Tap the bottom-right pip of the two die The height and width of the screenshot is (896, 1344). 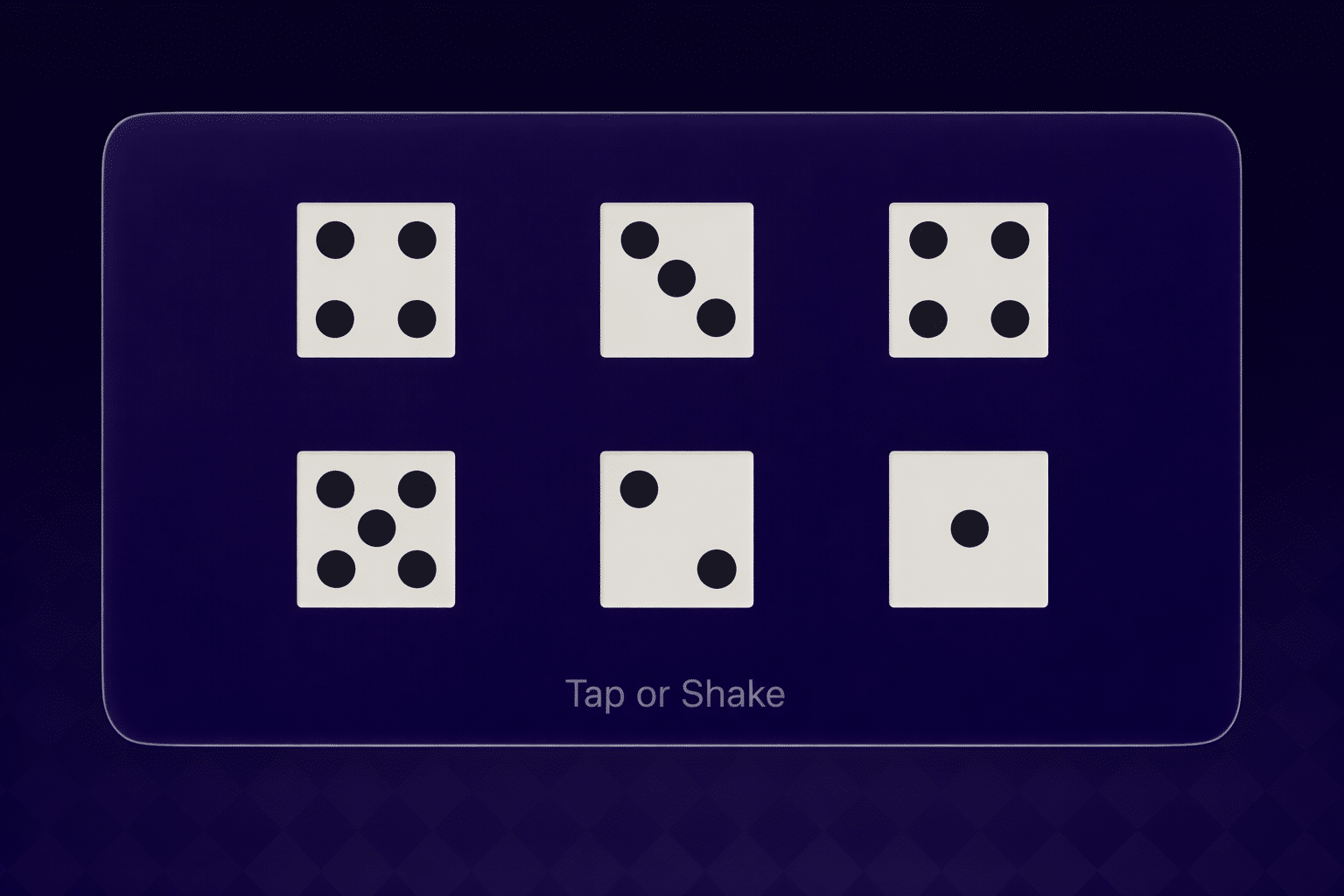[x=717, y=567]
